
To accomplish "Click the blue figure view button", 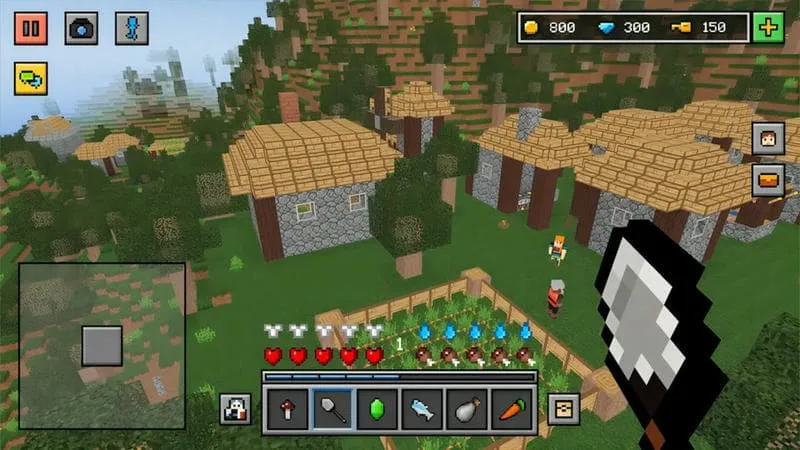I will [x=131, y=27].
